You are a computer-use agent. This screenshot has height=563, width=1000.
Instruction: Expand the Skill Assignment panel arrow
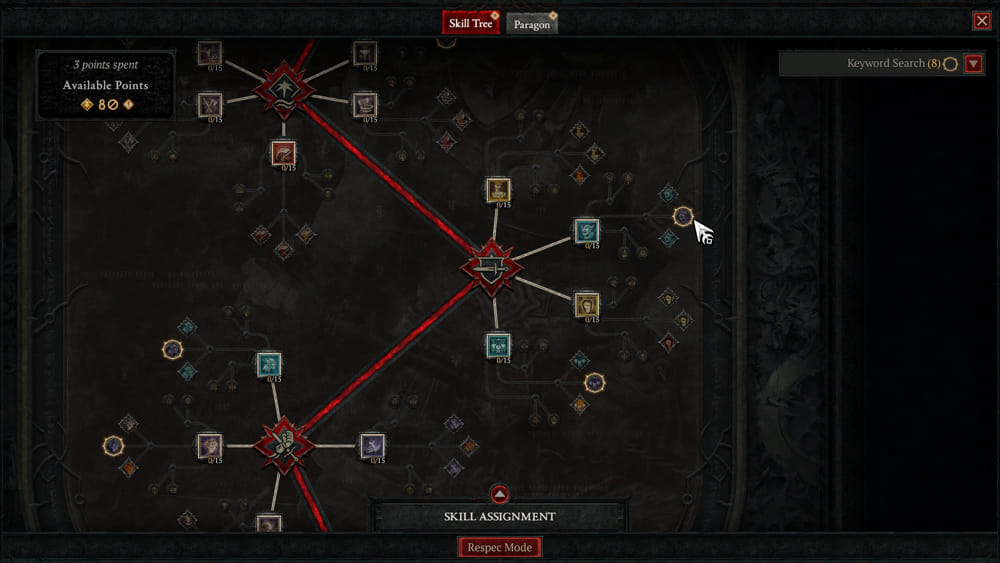(x=500, y=494)
